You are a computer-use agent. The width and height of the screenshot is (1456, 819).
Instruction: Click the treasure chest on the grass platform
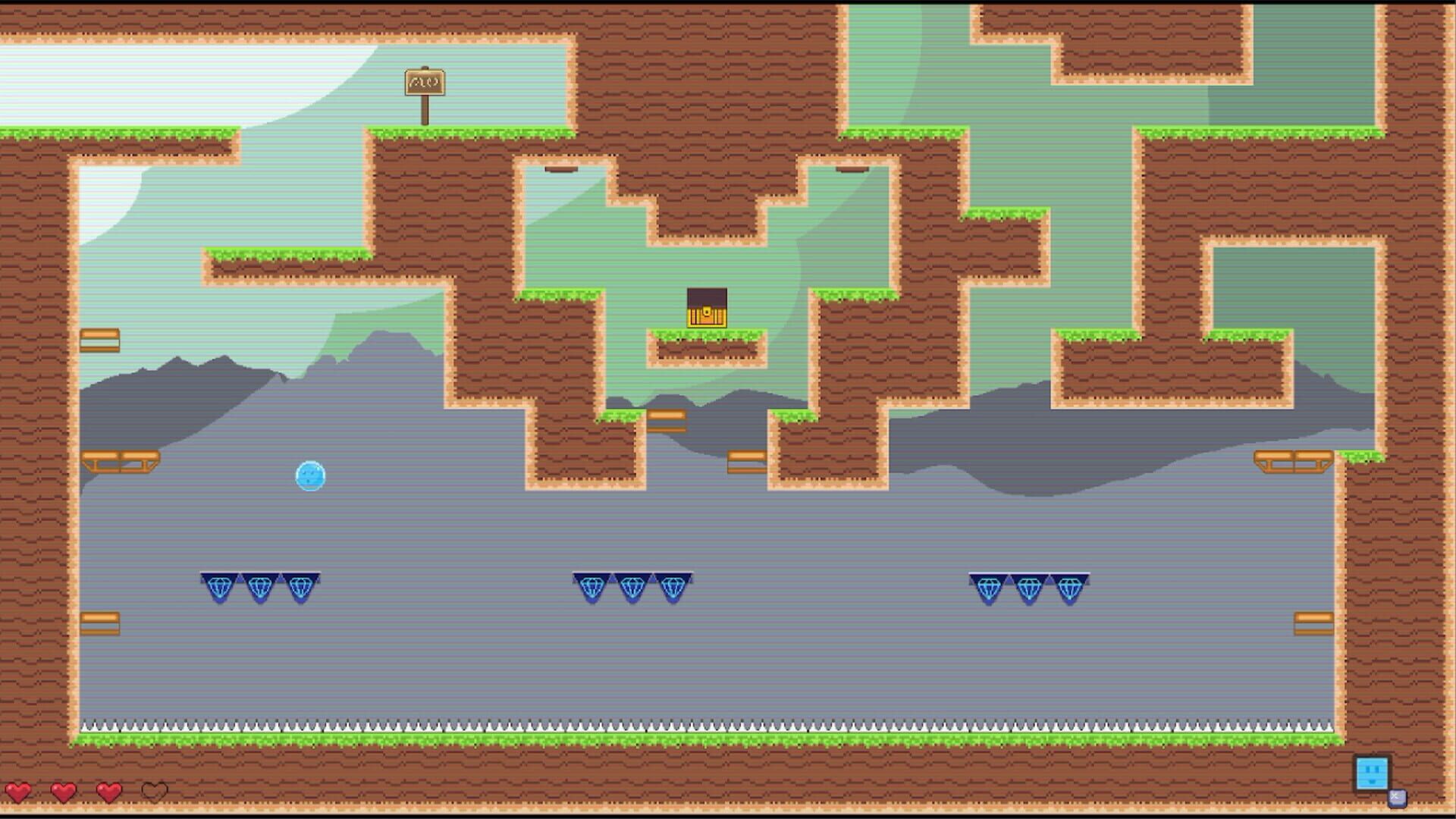coord(707,307)
